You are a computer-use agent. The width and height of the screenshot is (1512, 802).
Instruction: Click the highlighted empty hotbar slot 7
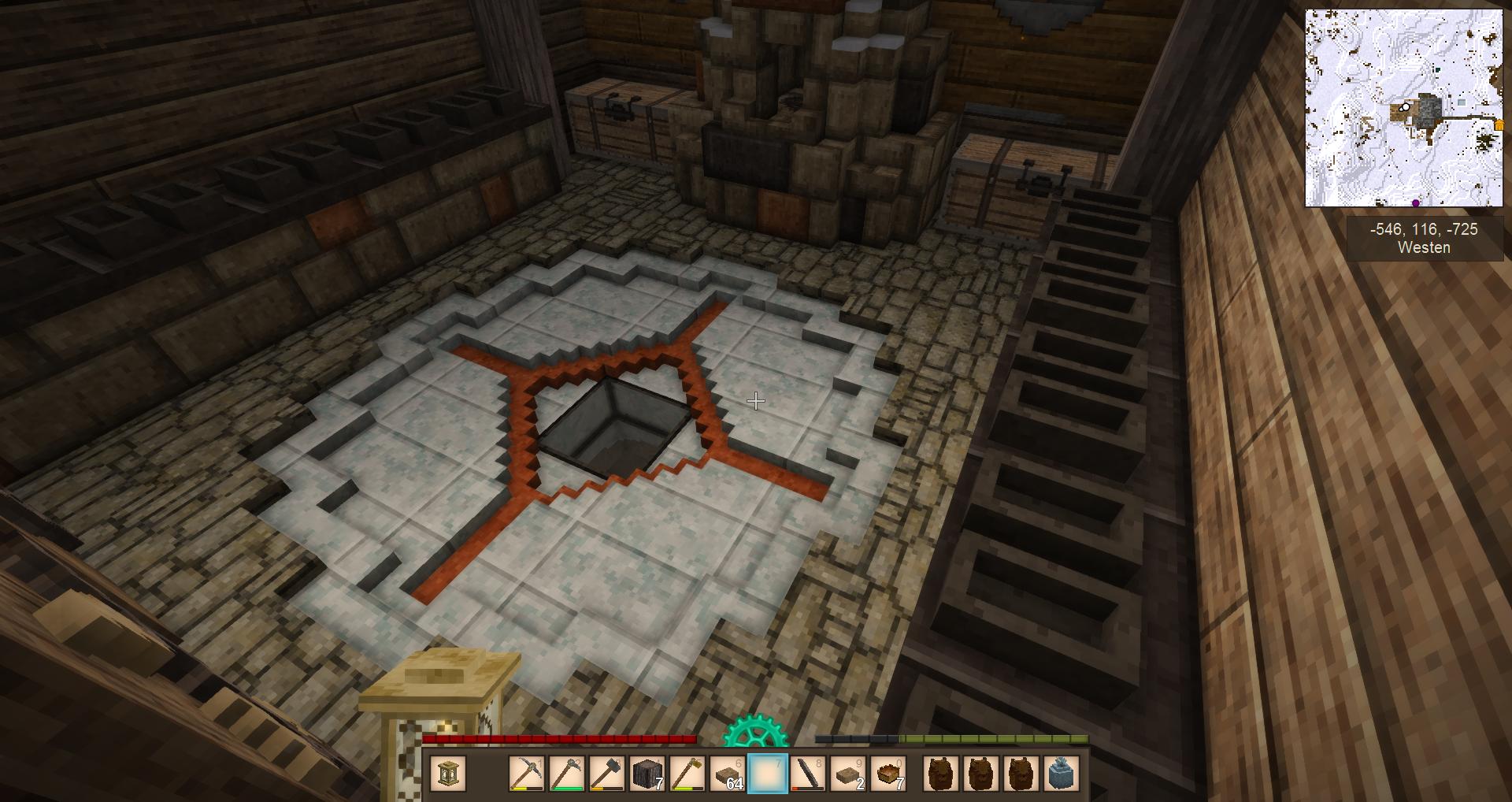(768, 774)
